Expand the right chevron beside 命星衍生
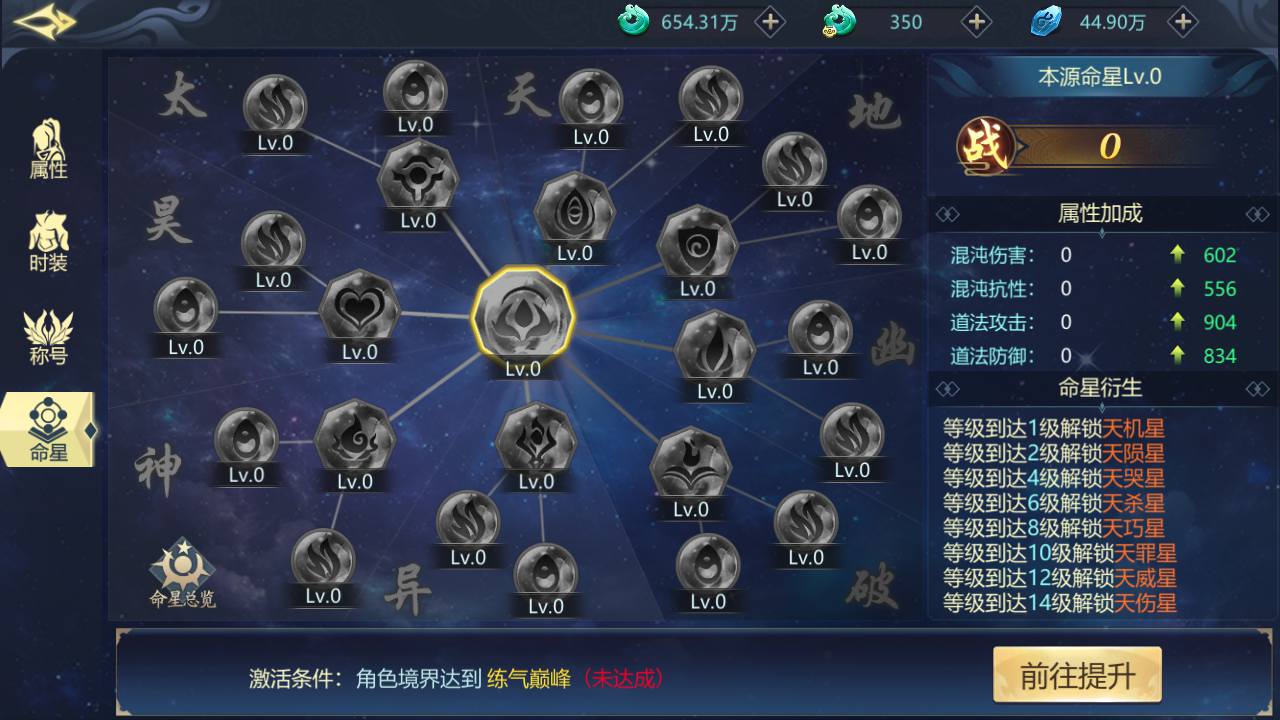1280x720 pixels. [x=1251, y=387]
